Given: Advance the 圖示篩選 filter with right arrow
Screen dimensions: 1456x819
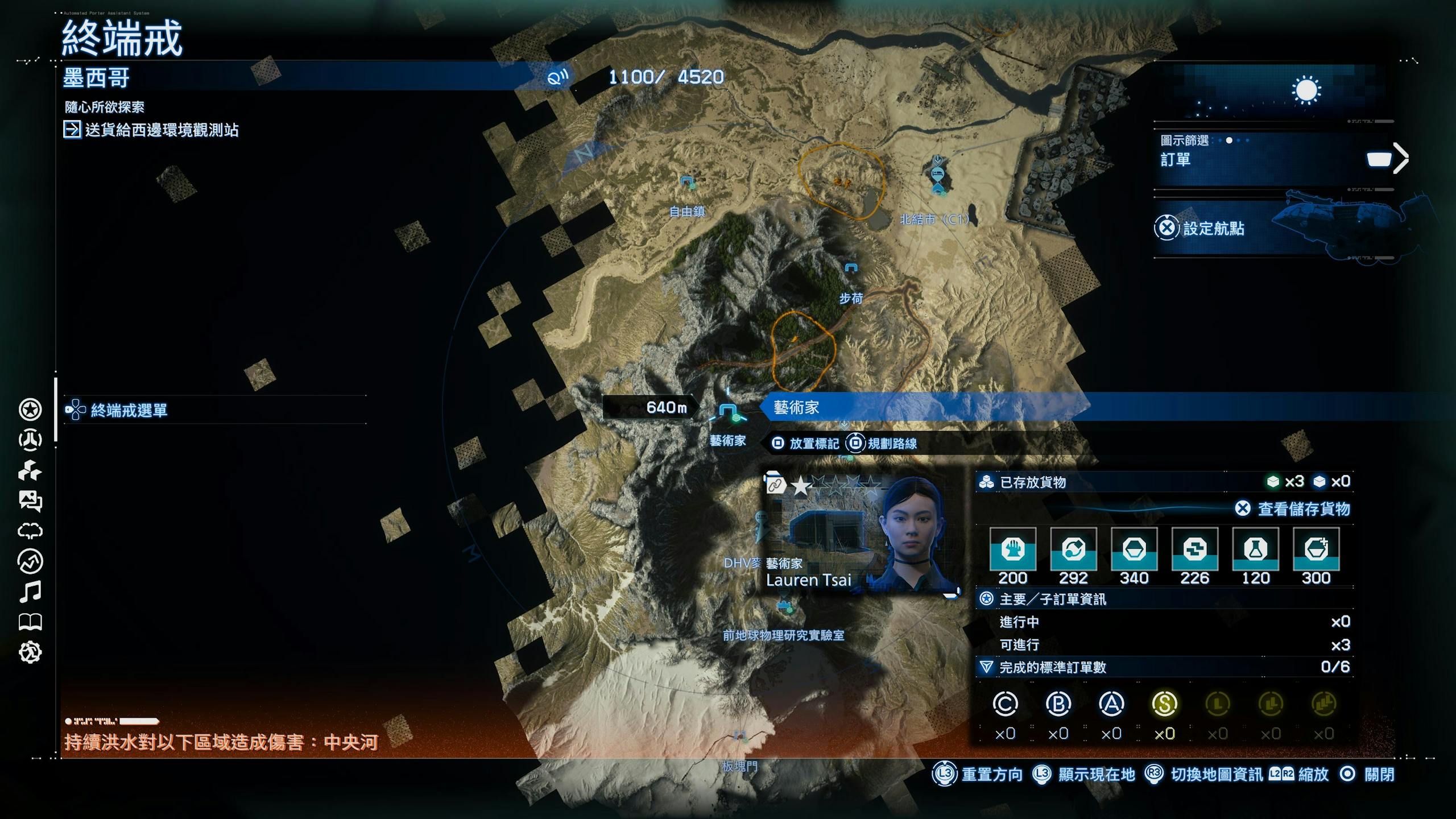Looking at the screenshot, I should (1400, 159).
